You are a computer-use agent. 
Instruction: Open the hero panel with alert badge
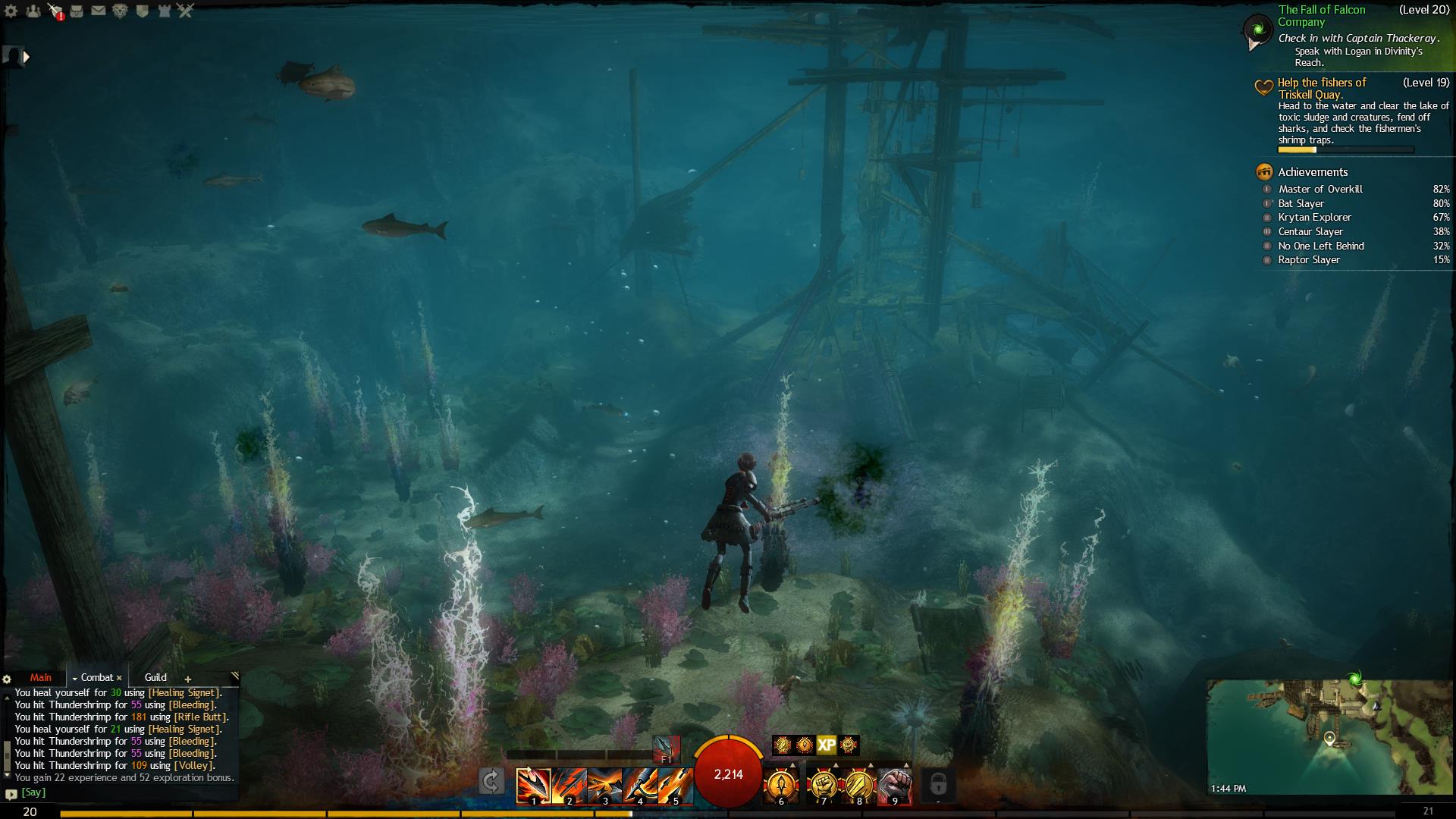55,11
